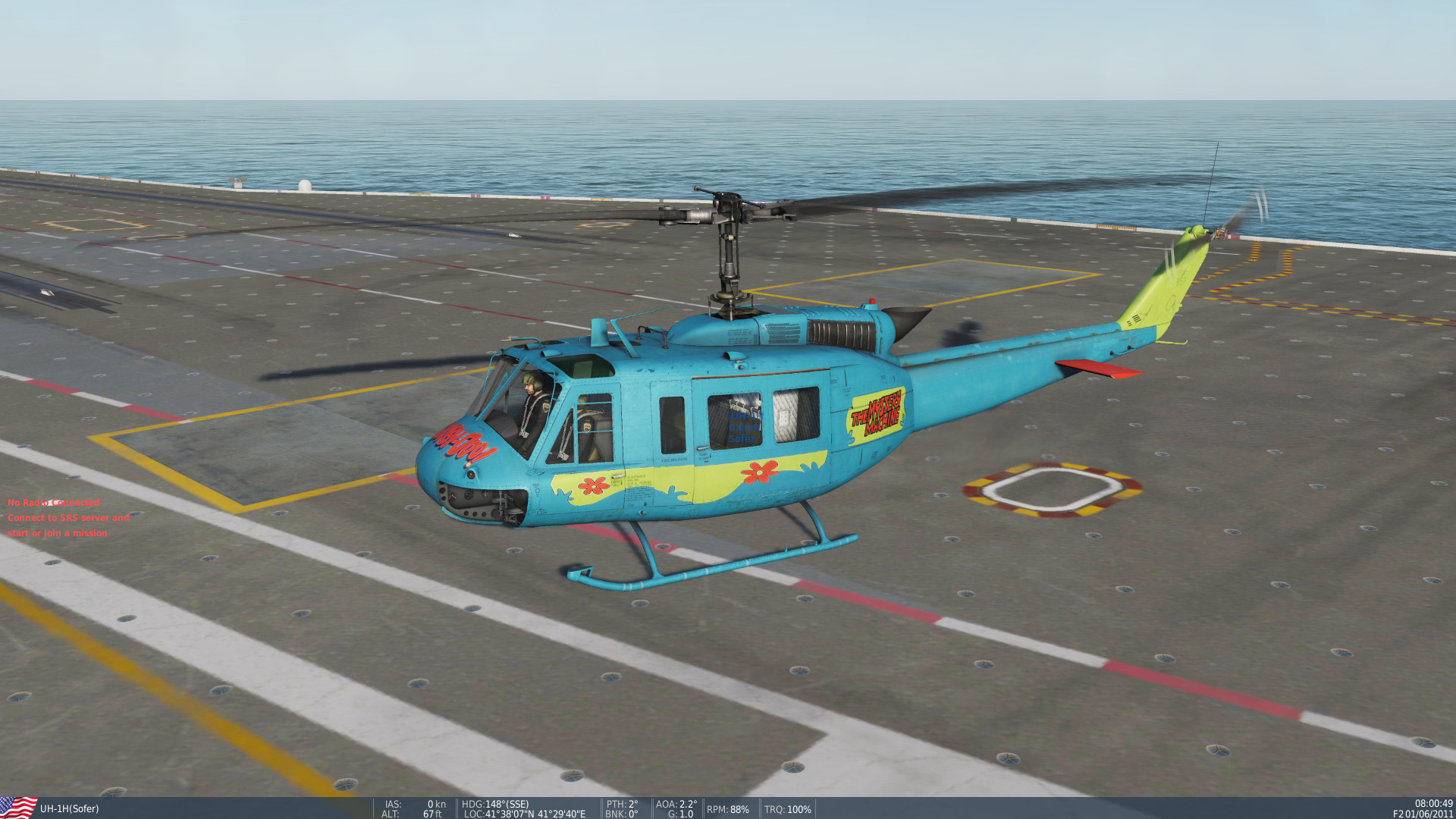Click the AOA 2.2° status readout

coord(677,802)
